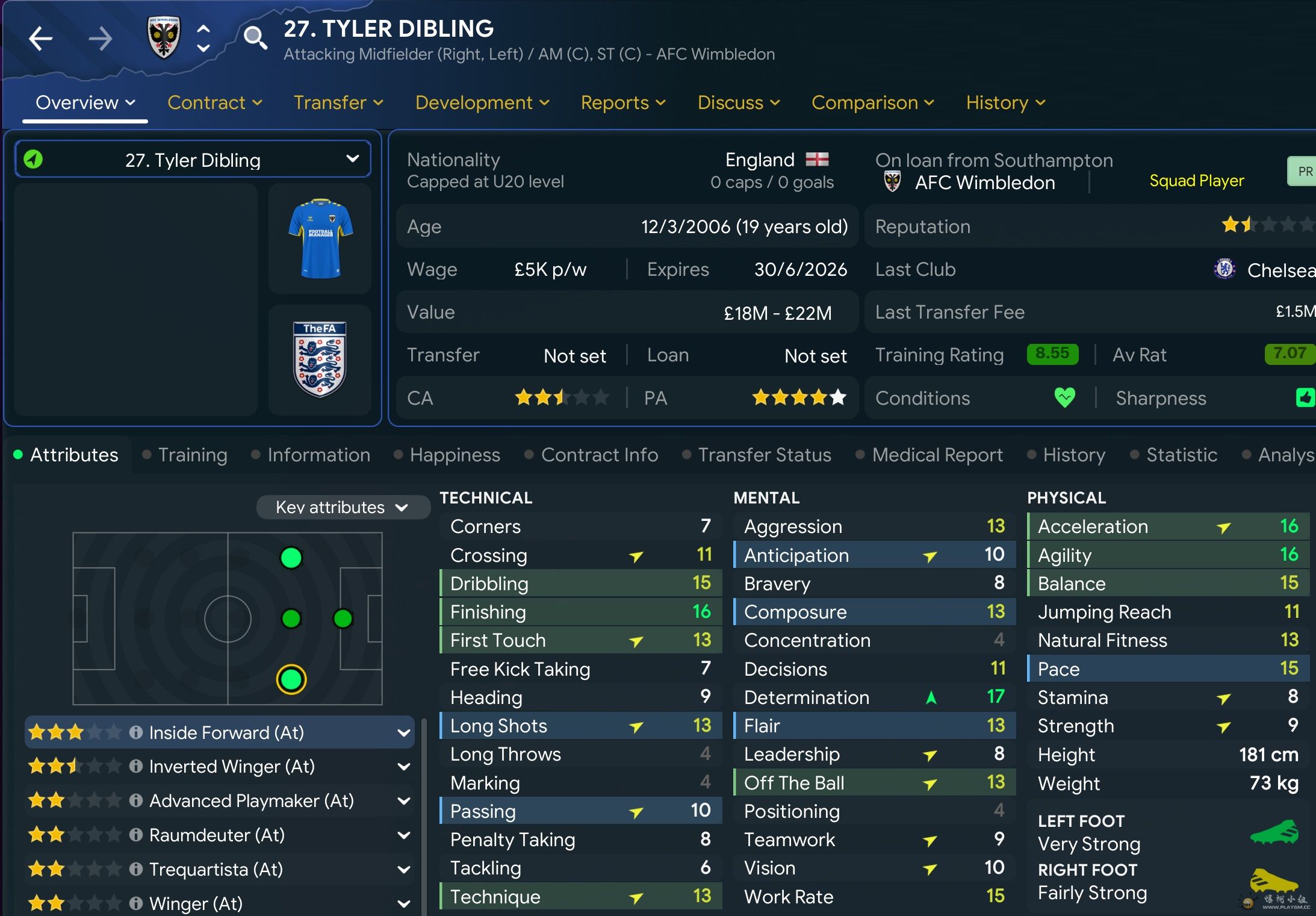Open the Reports menu
Viewport: 1316px width, 916px height.
click(622, 102)
